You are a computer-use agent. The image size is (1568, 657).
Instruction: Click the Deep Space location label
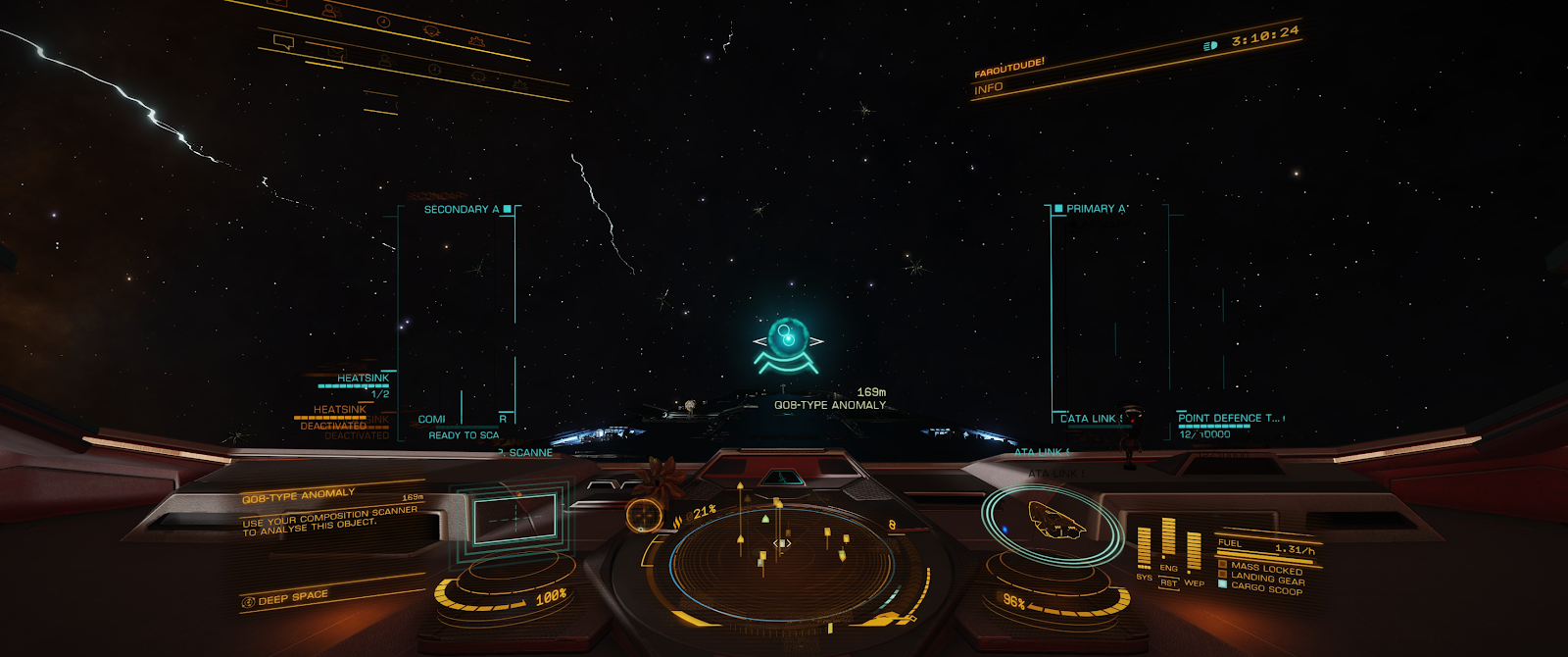pos(293,597)
